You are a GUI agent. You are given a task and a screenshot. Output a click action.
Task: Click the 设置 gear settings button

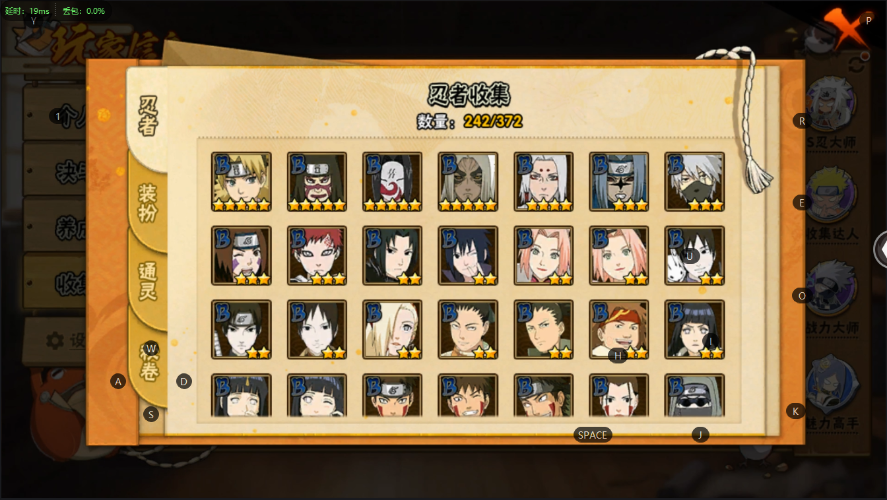pyautogui.click(x=58, y=340)
